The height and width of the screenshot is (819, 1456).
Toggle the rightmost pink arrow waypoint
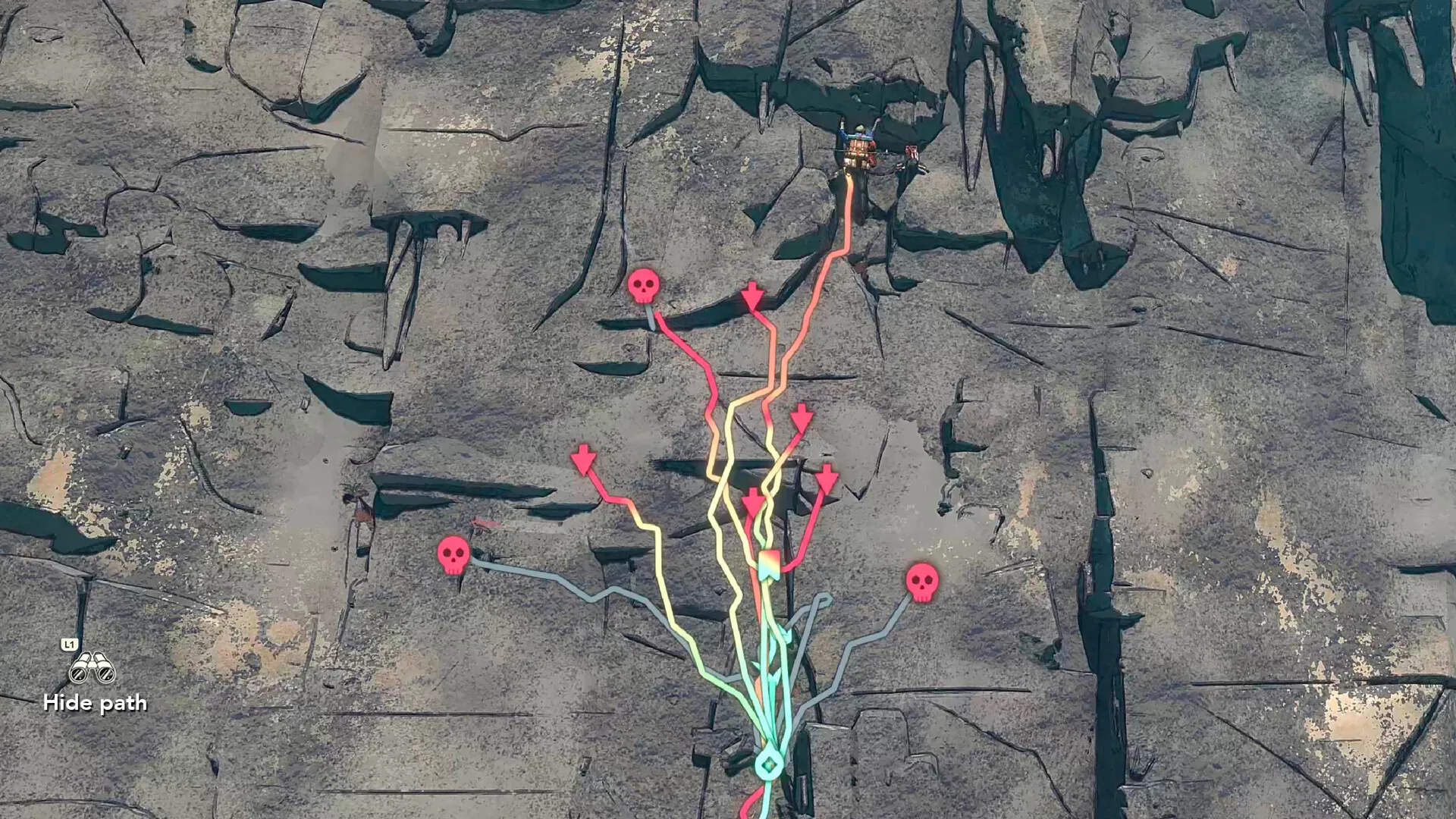(827, 479)
